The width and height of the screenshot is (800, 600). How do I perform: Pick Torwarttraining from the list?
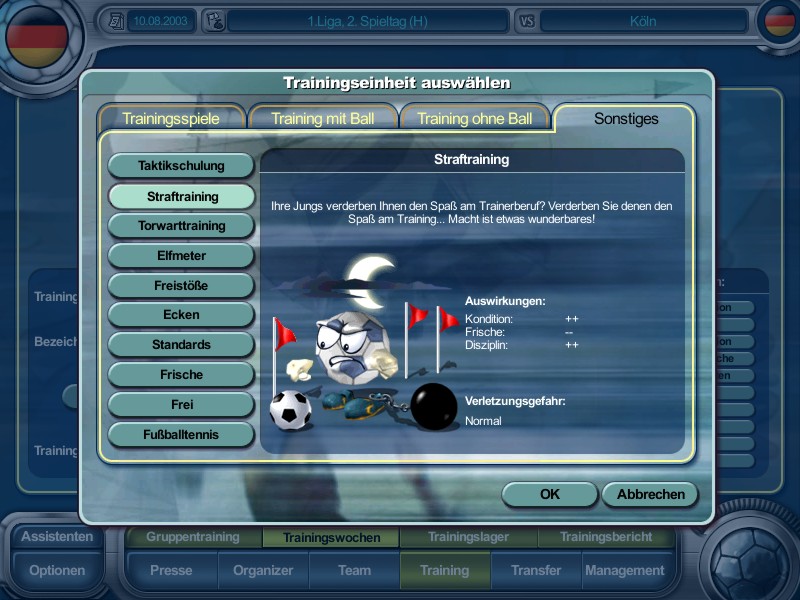181,226
